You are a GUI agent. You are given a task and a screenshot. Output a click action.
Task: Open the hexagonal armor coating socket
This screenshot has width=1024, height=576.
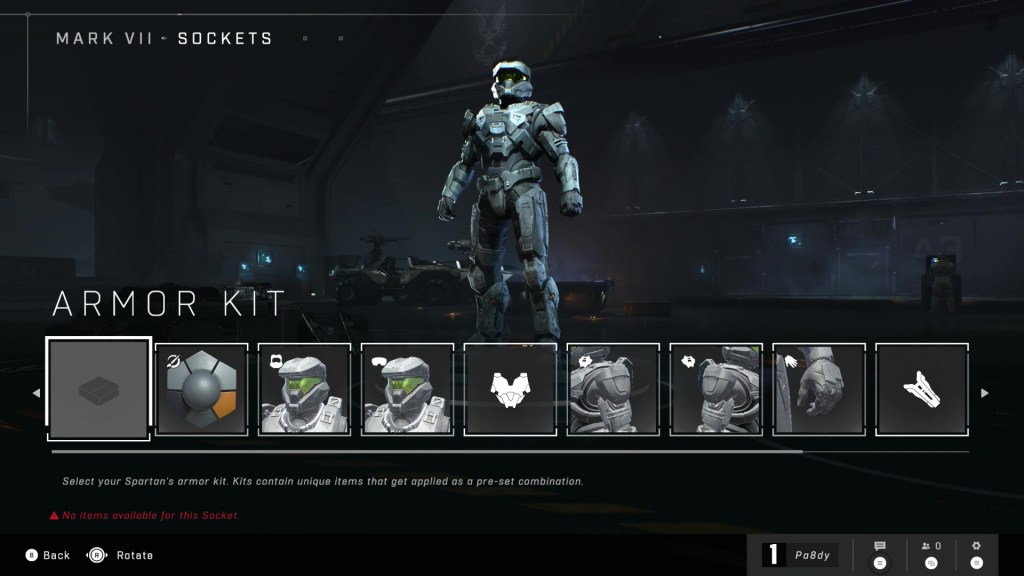tap(202, 389)
